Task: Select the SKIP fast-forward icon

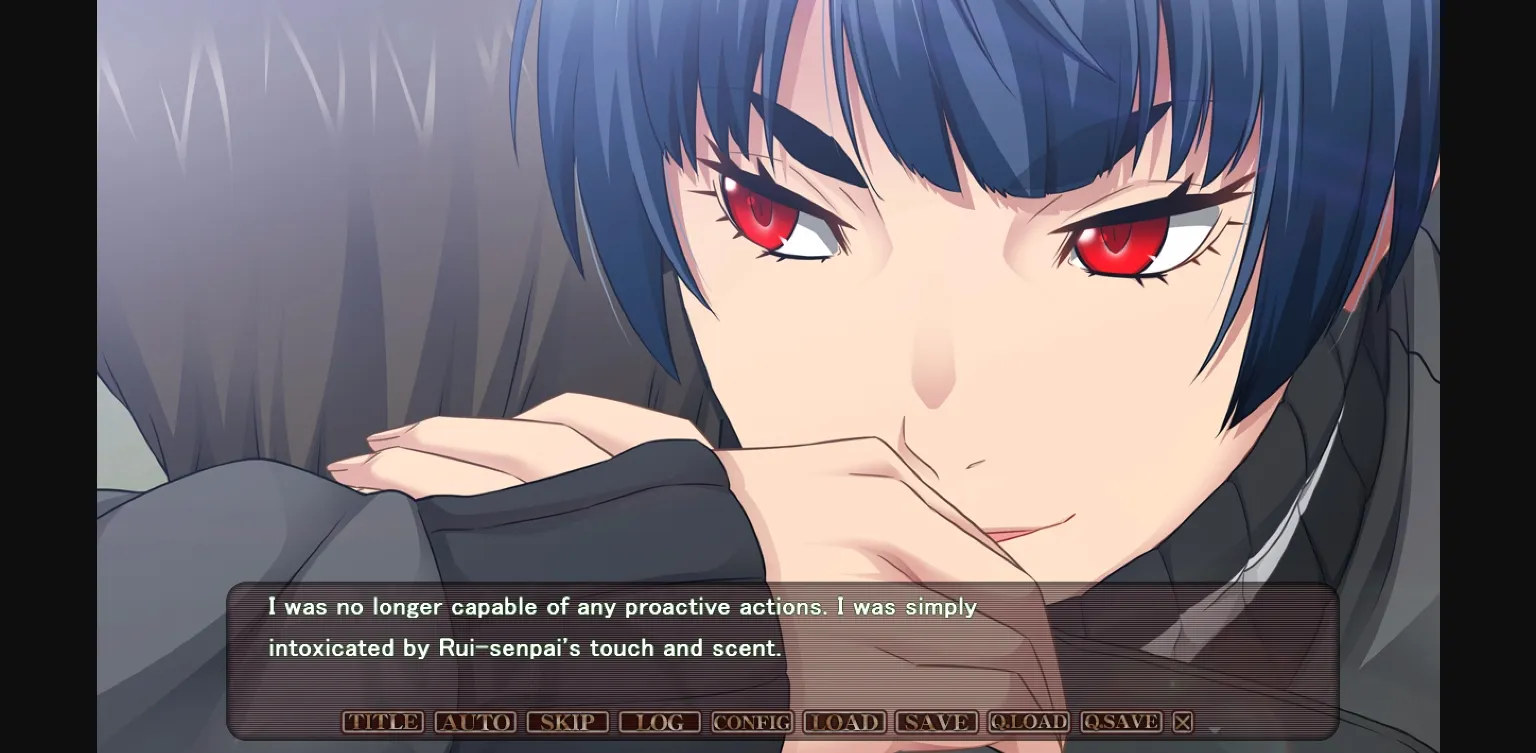Action: pos(568,721)
